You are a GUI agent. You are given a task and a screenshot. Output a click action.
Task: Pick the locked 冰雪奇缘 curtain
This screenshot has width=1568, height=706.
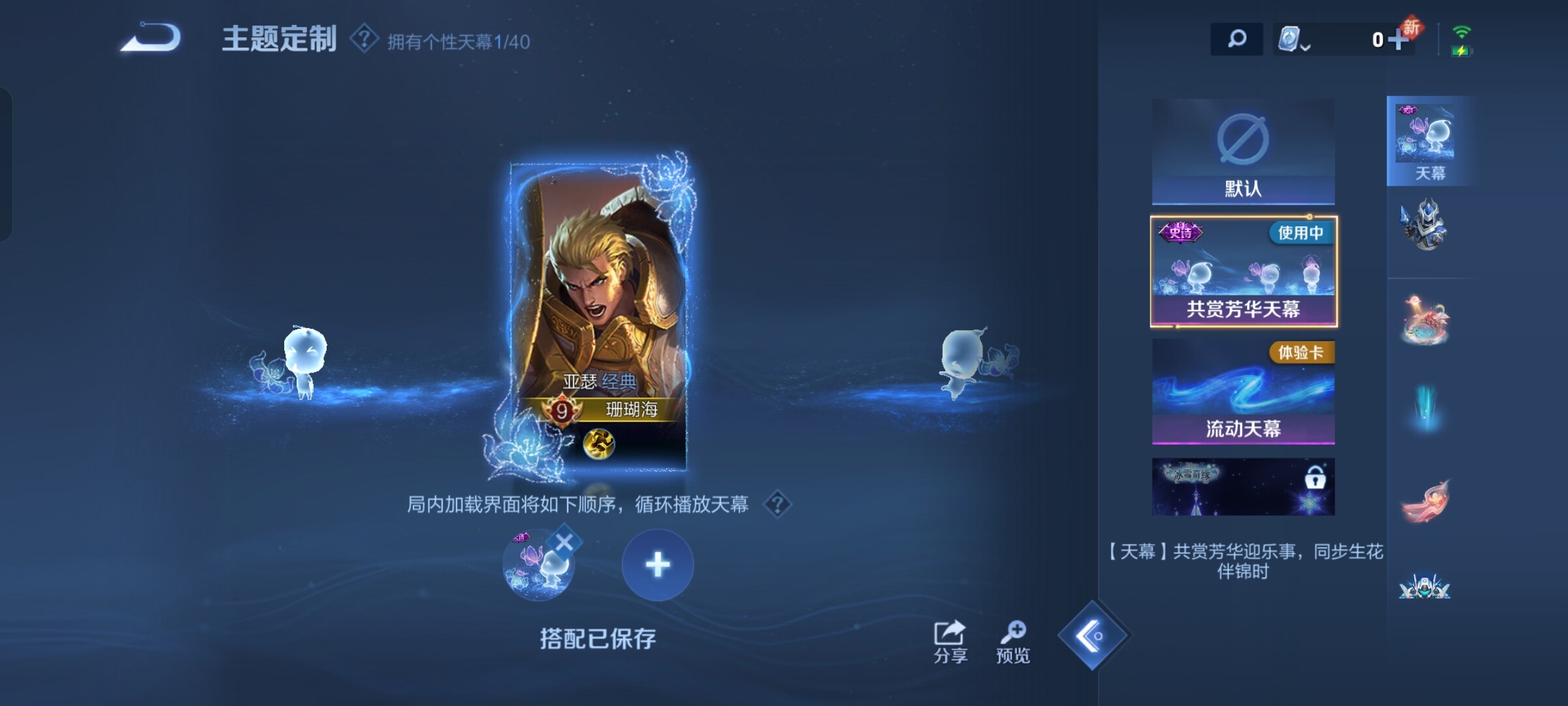(x=1243, y=486)
